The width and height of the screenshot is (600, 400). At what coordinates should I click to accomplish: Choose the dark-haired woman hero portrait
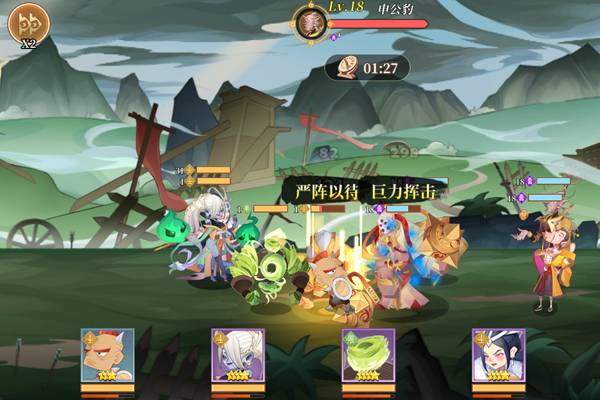tap(498, 355)
